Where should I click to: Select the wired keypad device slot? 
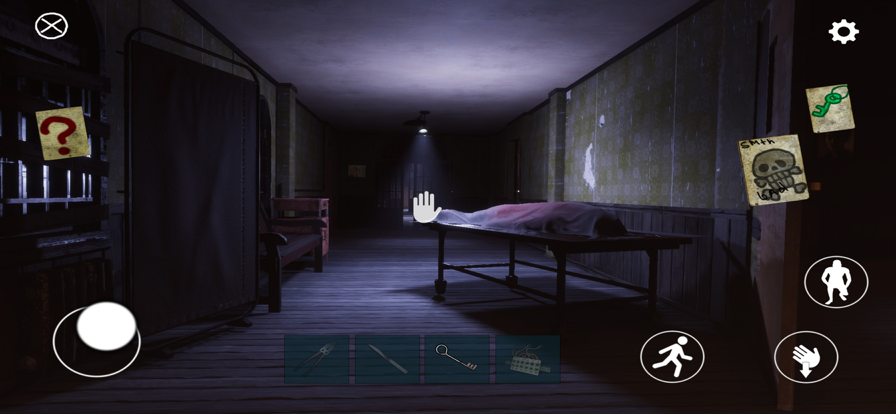tap(526, 359)
